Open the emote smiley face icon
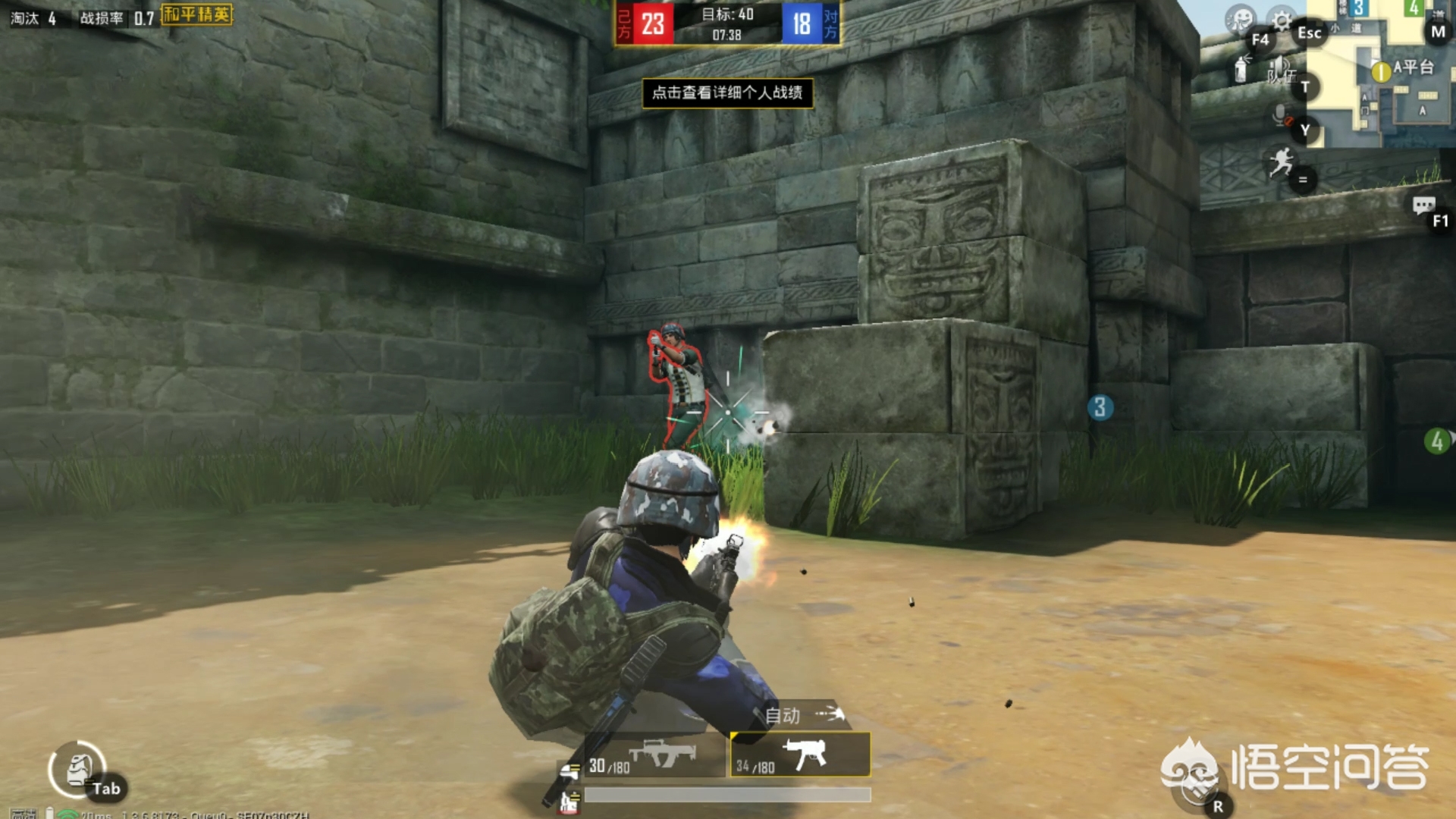Image resolution: width=1456 pixels, height=819 pixels. 1241,20
